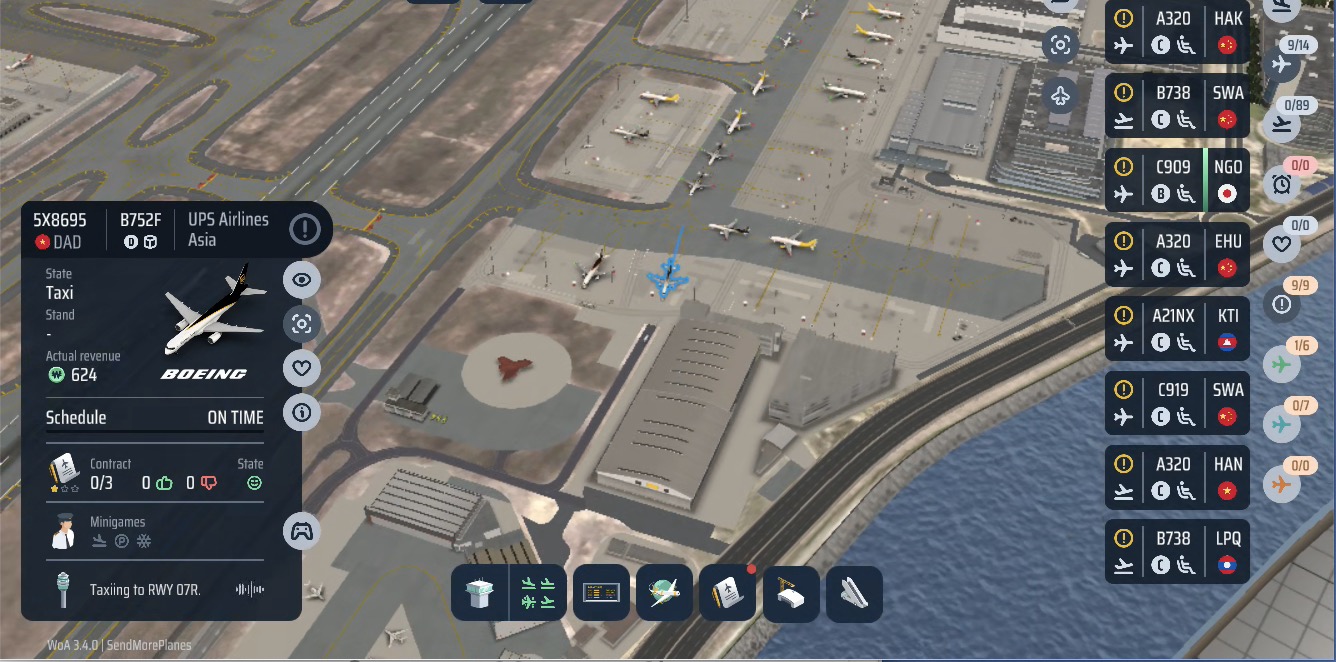
Task: Open the contracts book with red notification
Action: coord(727,594)
